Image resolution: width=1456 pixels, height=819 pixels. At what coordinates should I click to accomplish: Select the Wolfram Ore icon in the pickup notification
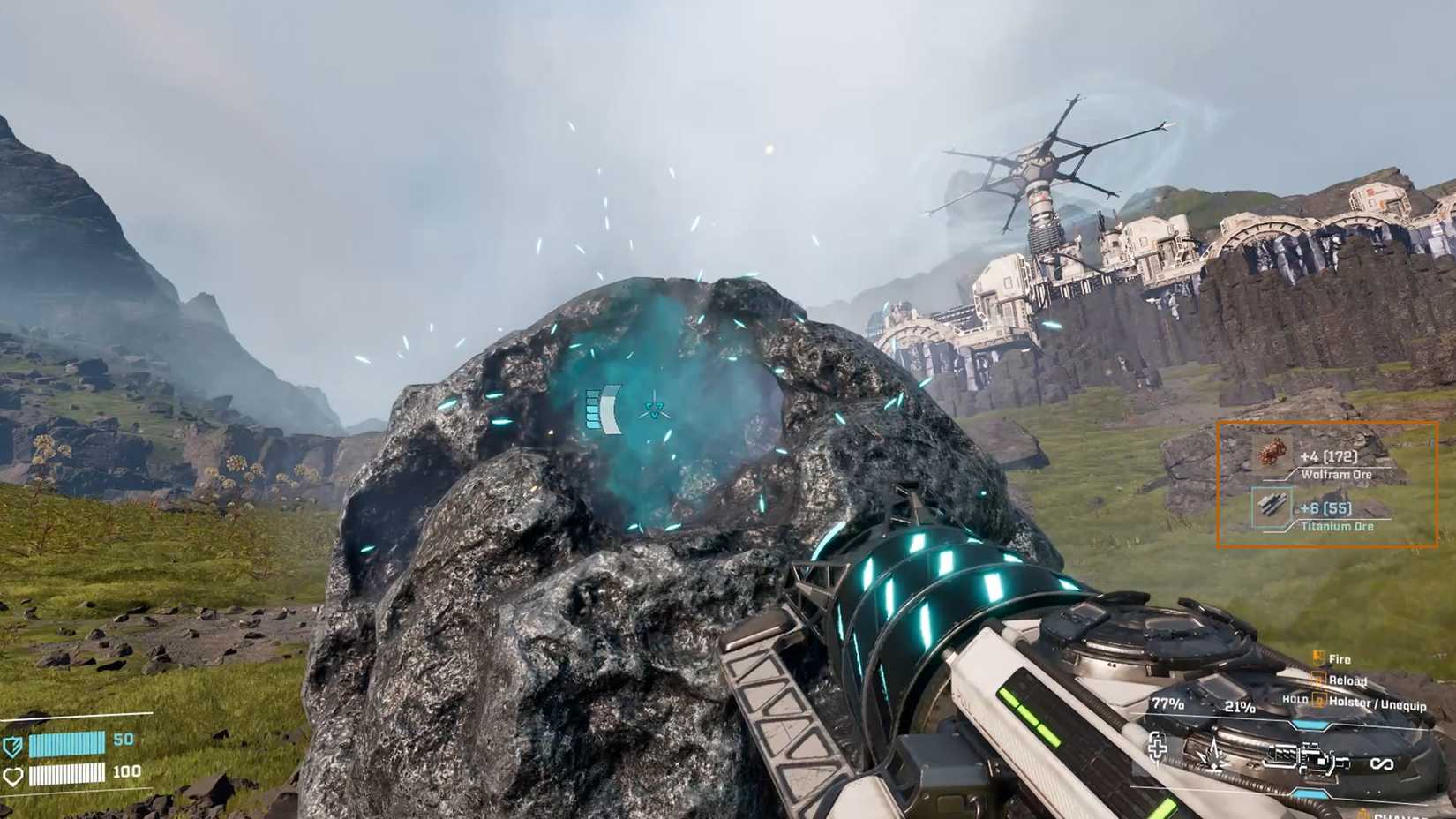coord(1274,453)
